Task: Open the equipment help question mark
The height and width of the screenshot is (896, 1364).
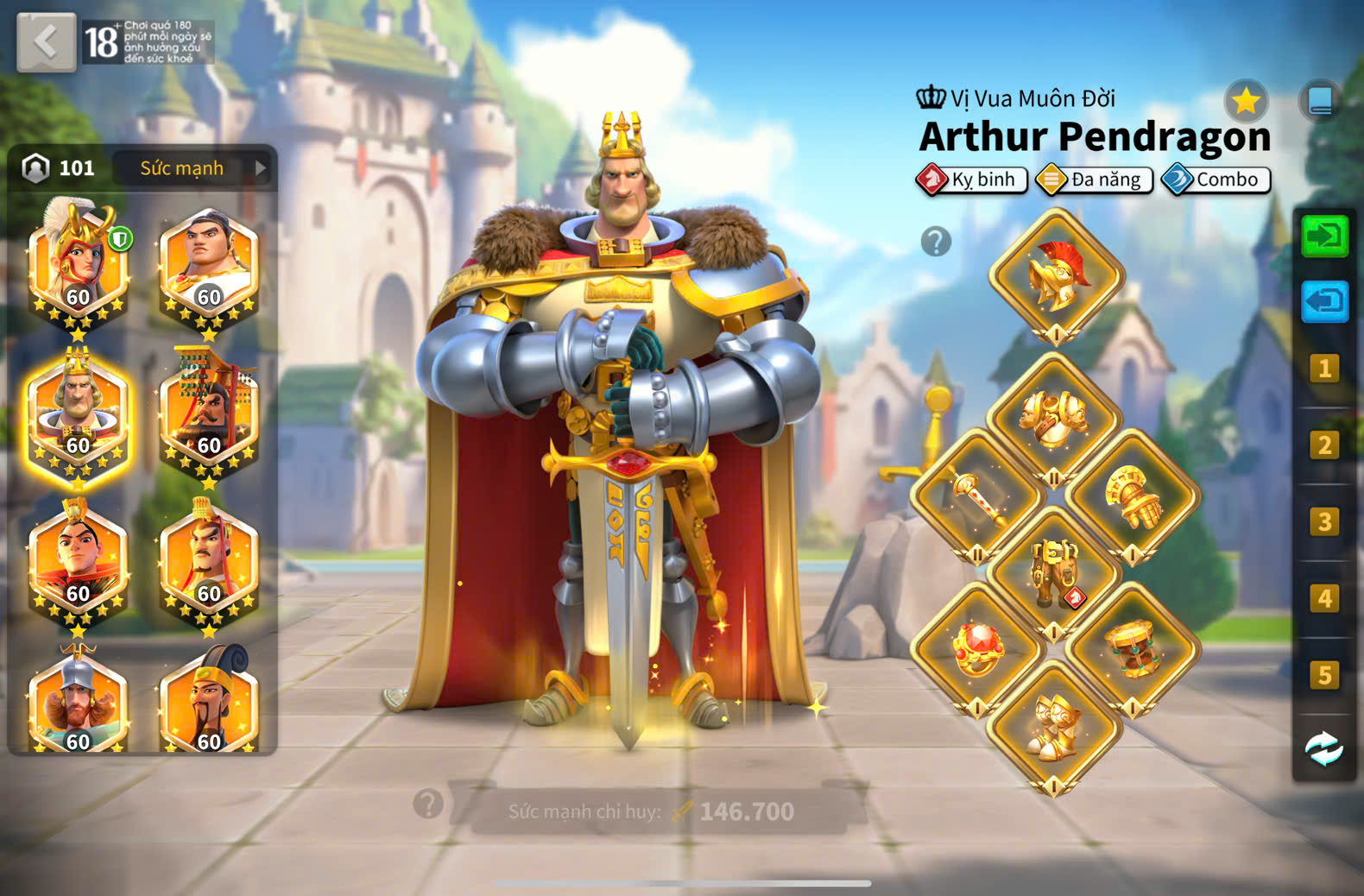Action: 936,242
